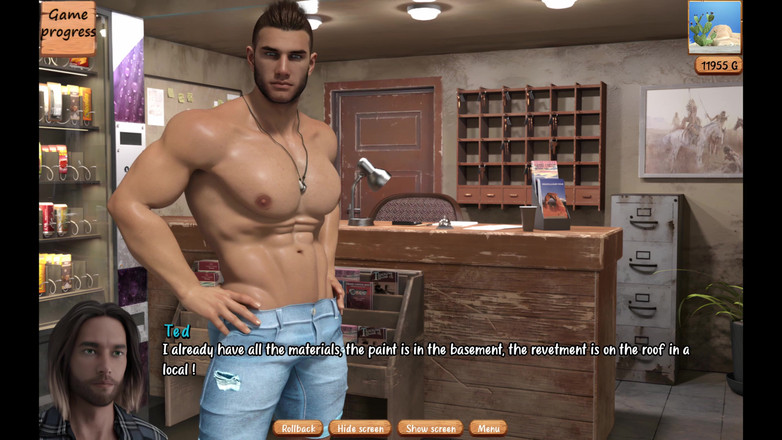Open the desert cactus location icon
This screenshot has height=440, width=782.
click(x=714, y=27)
